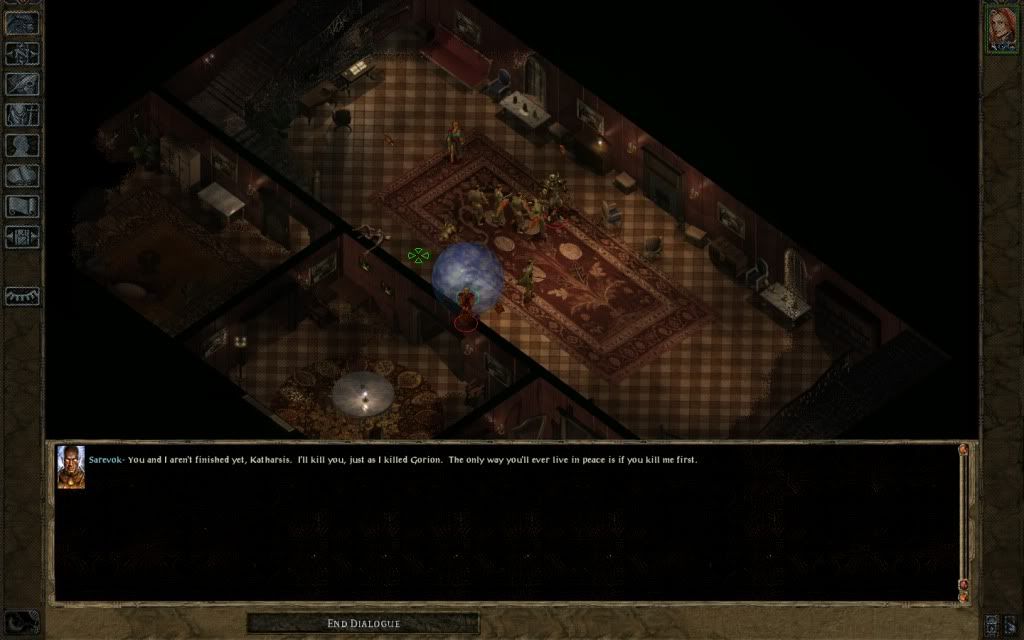Click the closed-eye button on the left sidebar

click(22, 296)
